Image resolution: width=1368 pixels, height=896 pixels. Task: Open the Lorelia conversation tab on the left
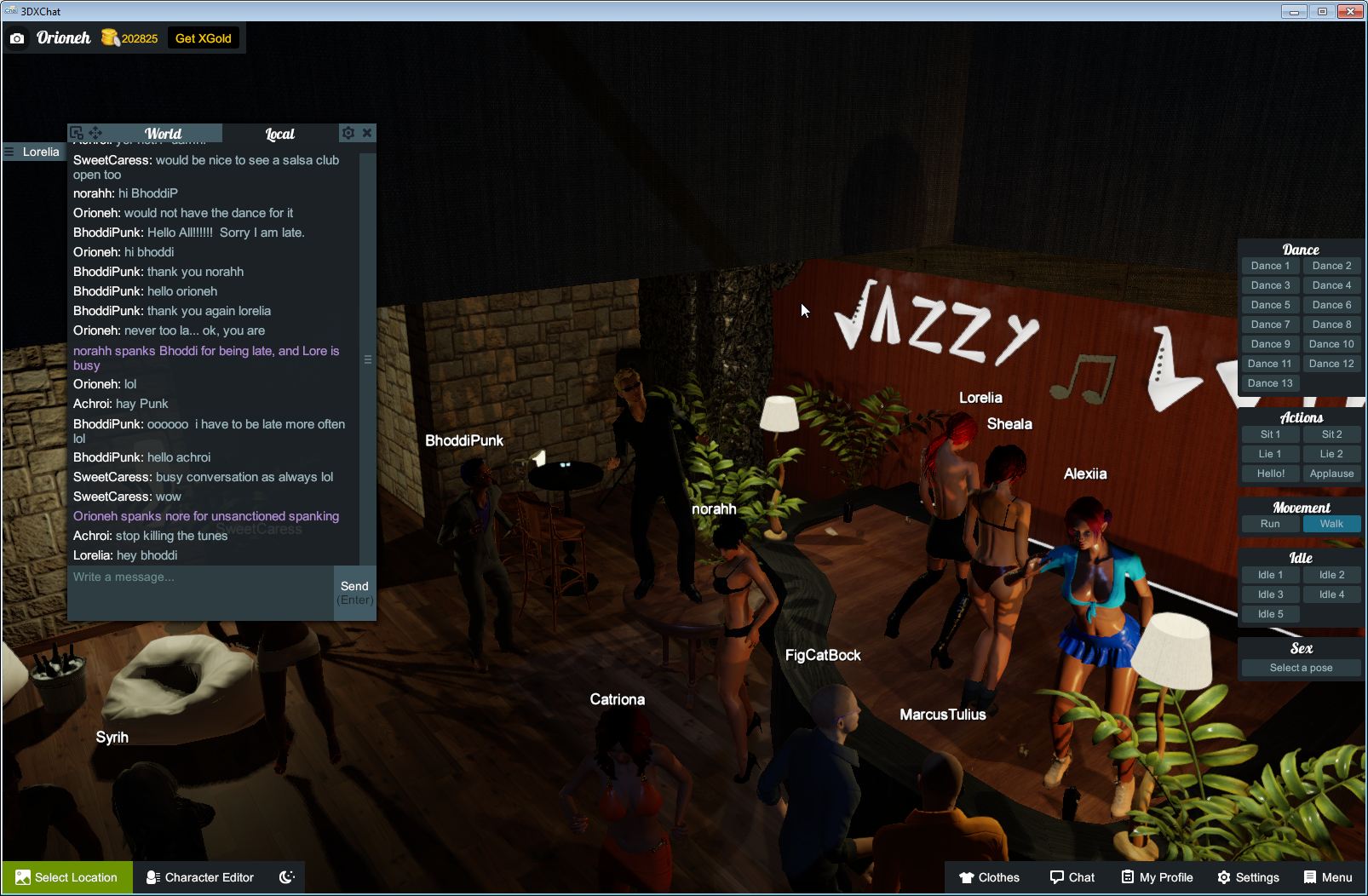34,152
